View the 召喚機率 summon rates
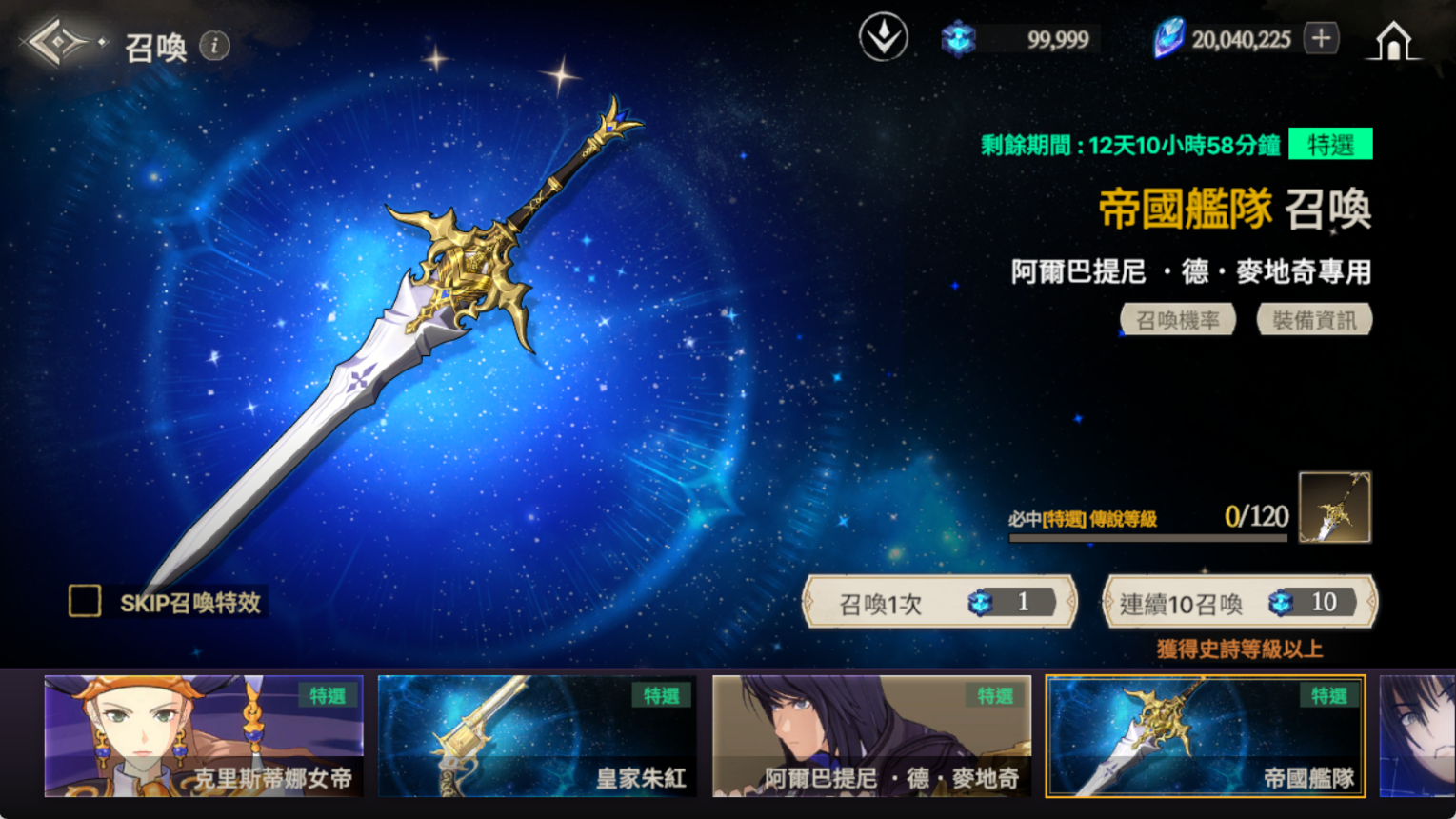Image resolution: width=1456 pixels, height=819 pixels. (1178, 320)
